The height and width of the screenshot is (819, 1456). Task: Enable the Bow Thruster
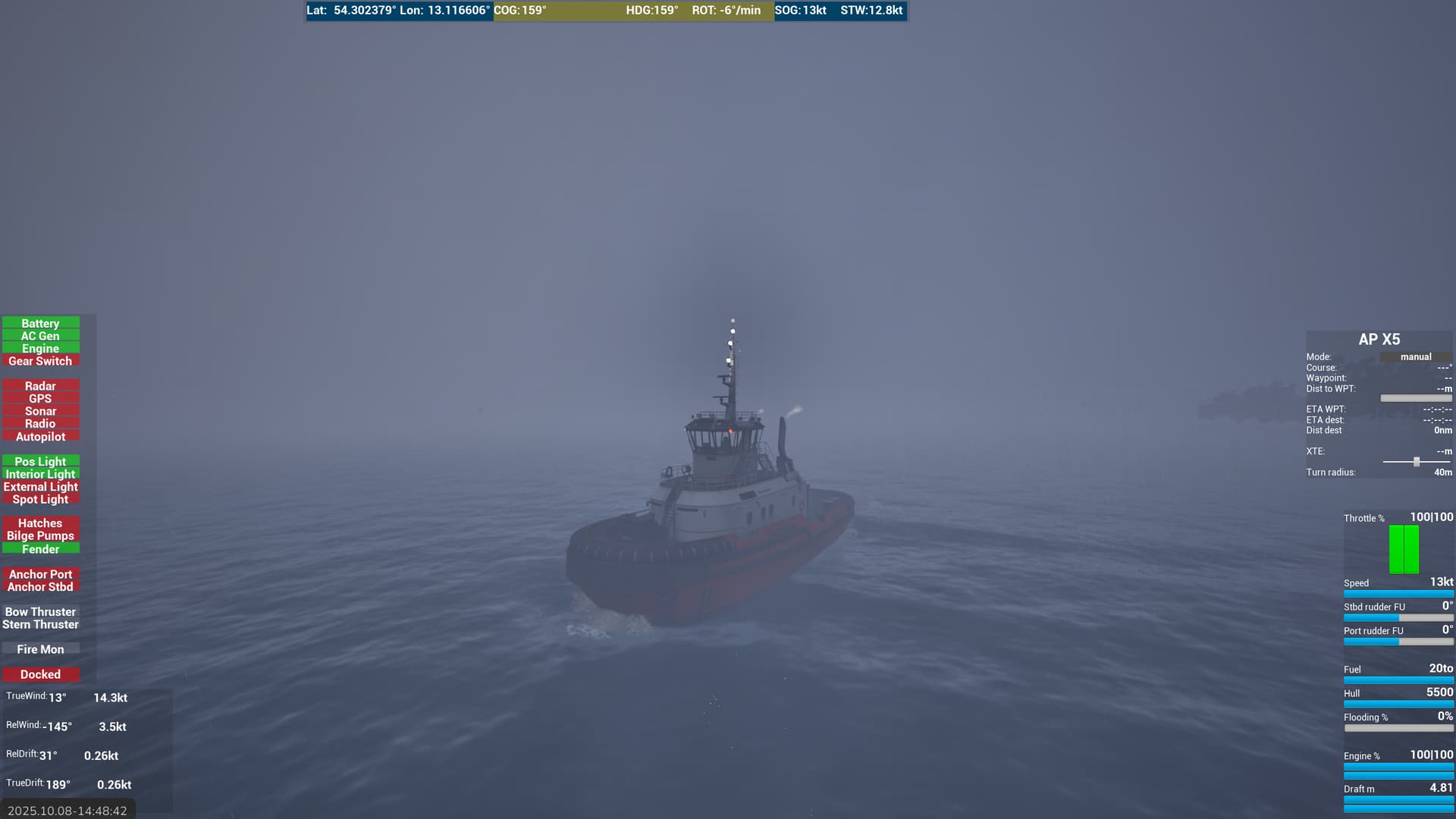(x=40, y=612)
